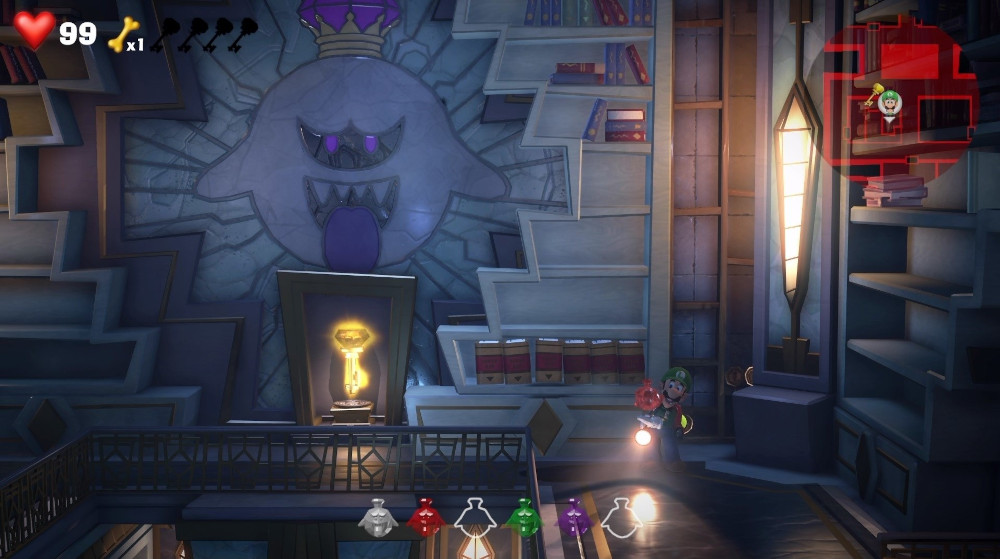The width and height of the screenshot is (1000, 559).
Task: Select Luigi's marker on the minimap
Action: (890, 103)
